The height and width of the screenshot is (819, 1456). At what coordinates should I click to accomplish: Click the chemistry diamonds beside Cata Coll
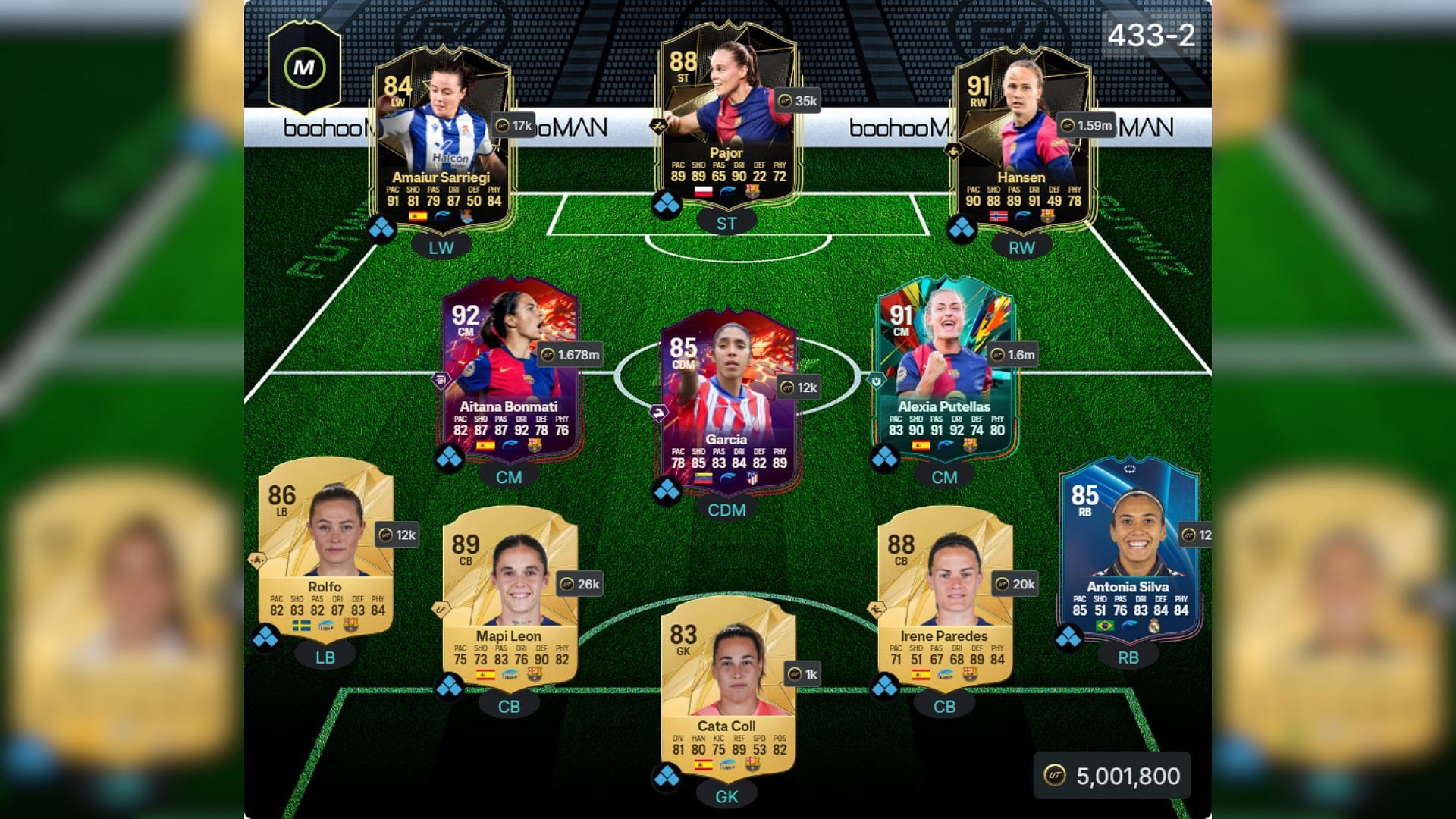pyautogui.click(x=667, y=777)
